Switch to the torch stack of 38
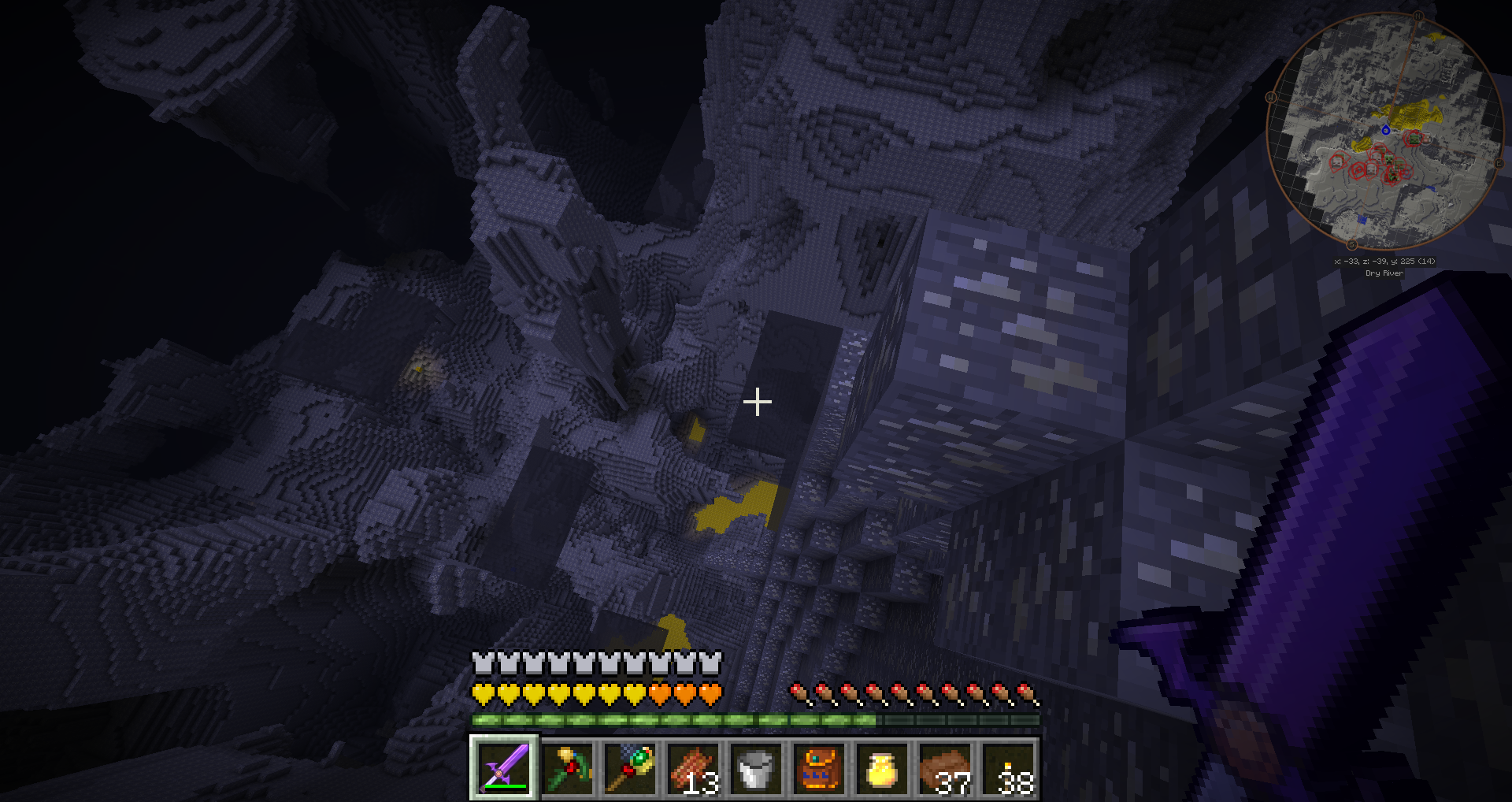1512x802 pixels. click(x=1008, y=768)
